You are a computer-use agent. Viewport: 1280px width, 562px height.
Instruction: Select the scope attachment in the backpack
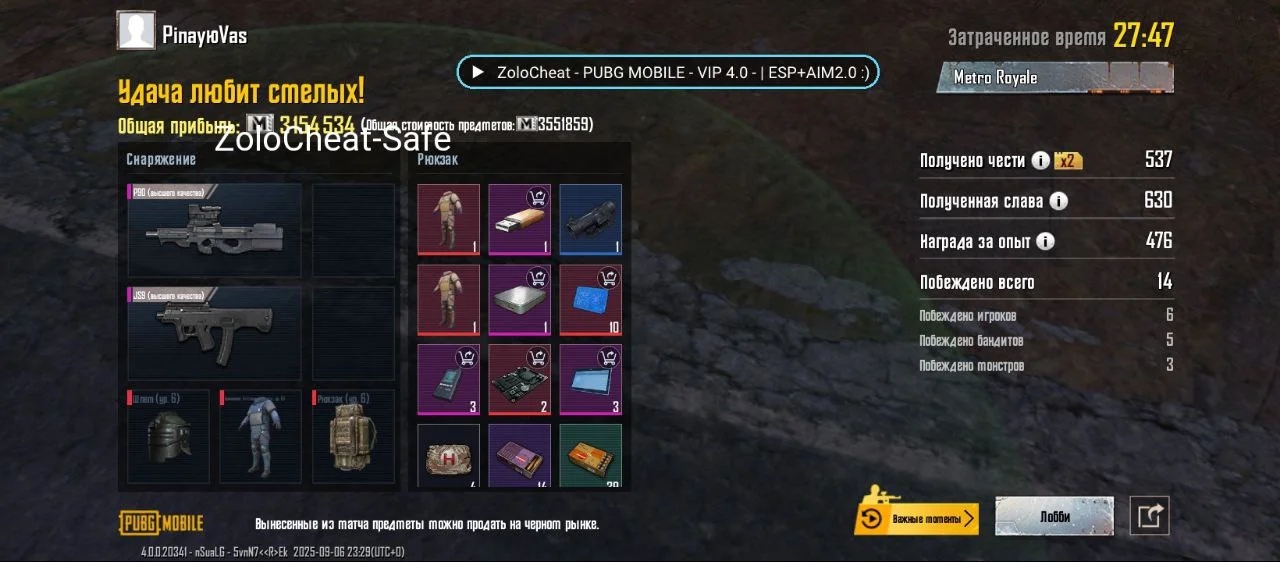tap(590, 219)
